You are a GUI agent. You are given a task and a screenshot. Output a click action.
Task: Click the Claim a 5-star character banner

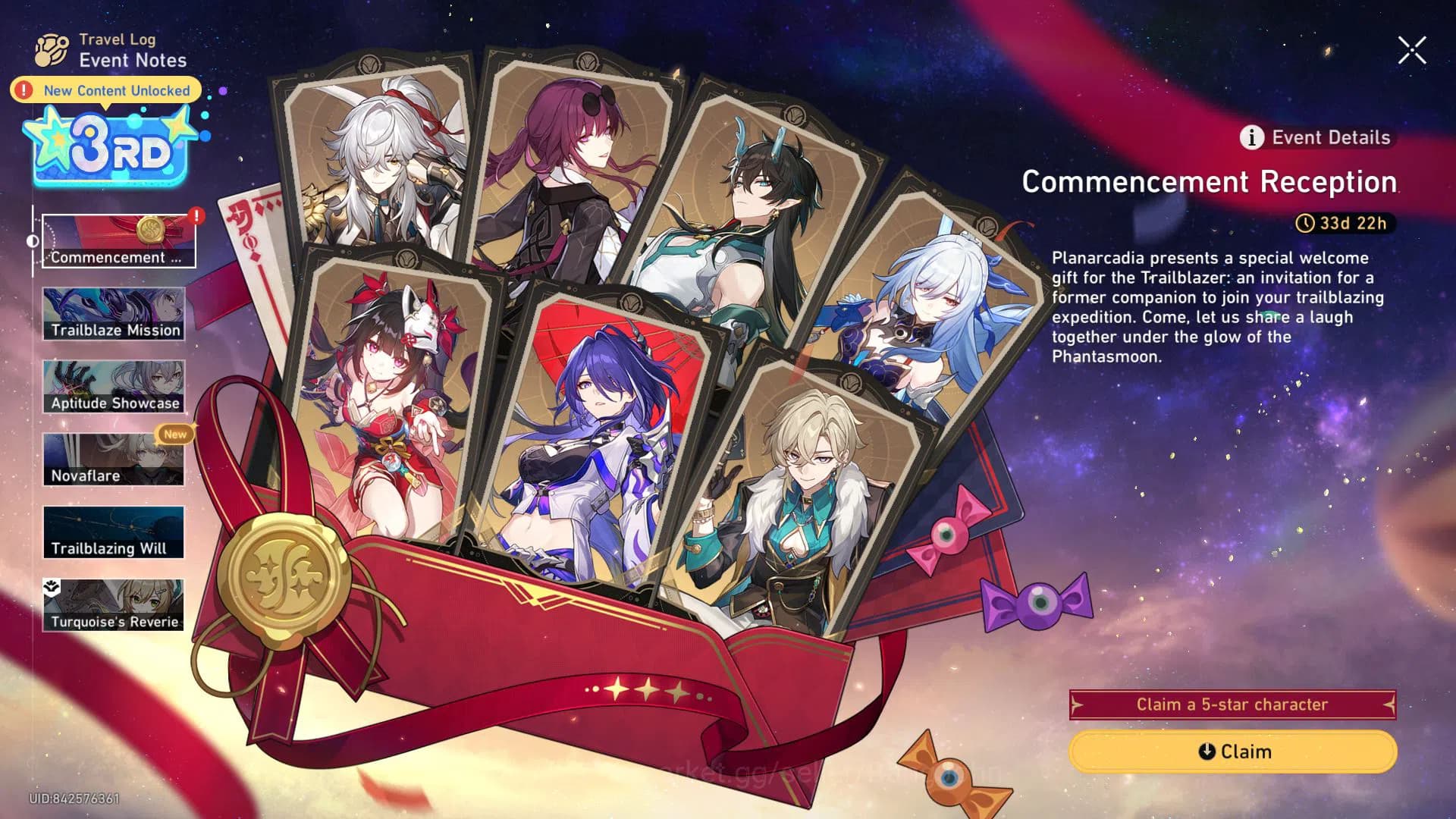1232,704
